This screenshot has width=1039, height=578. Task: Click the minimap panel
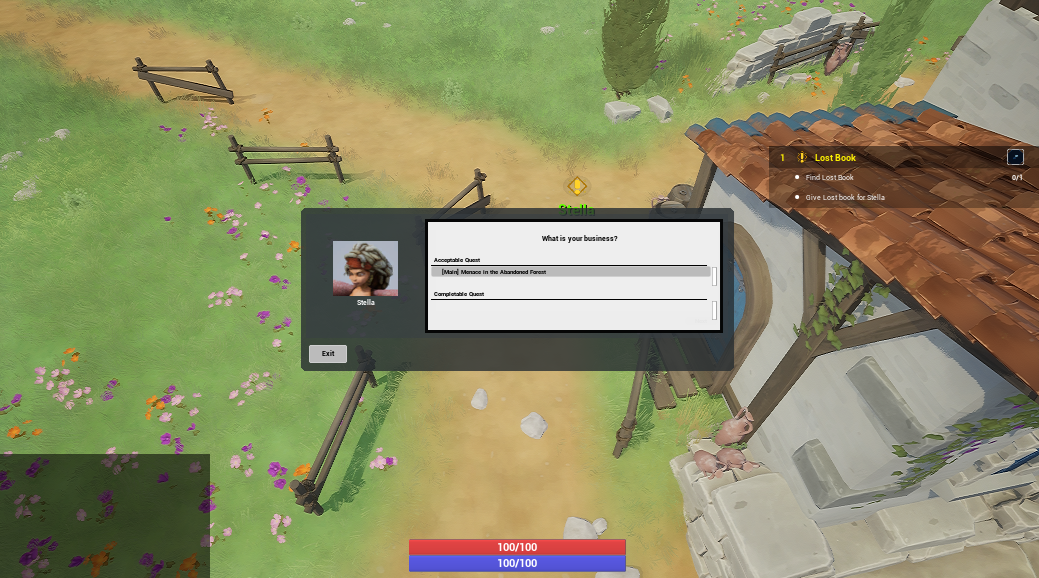104,516
